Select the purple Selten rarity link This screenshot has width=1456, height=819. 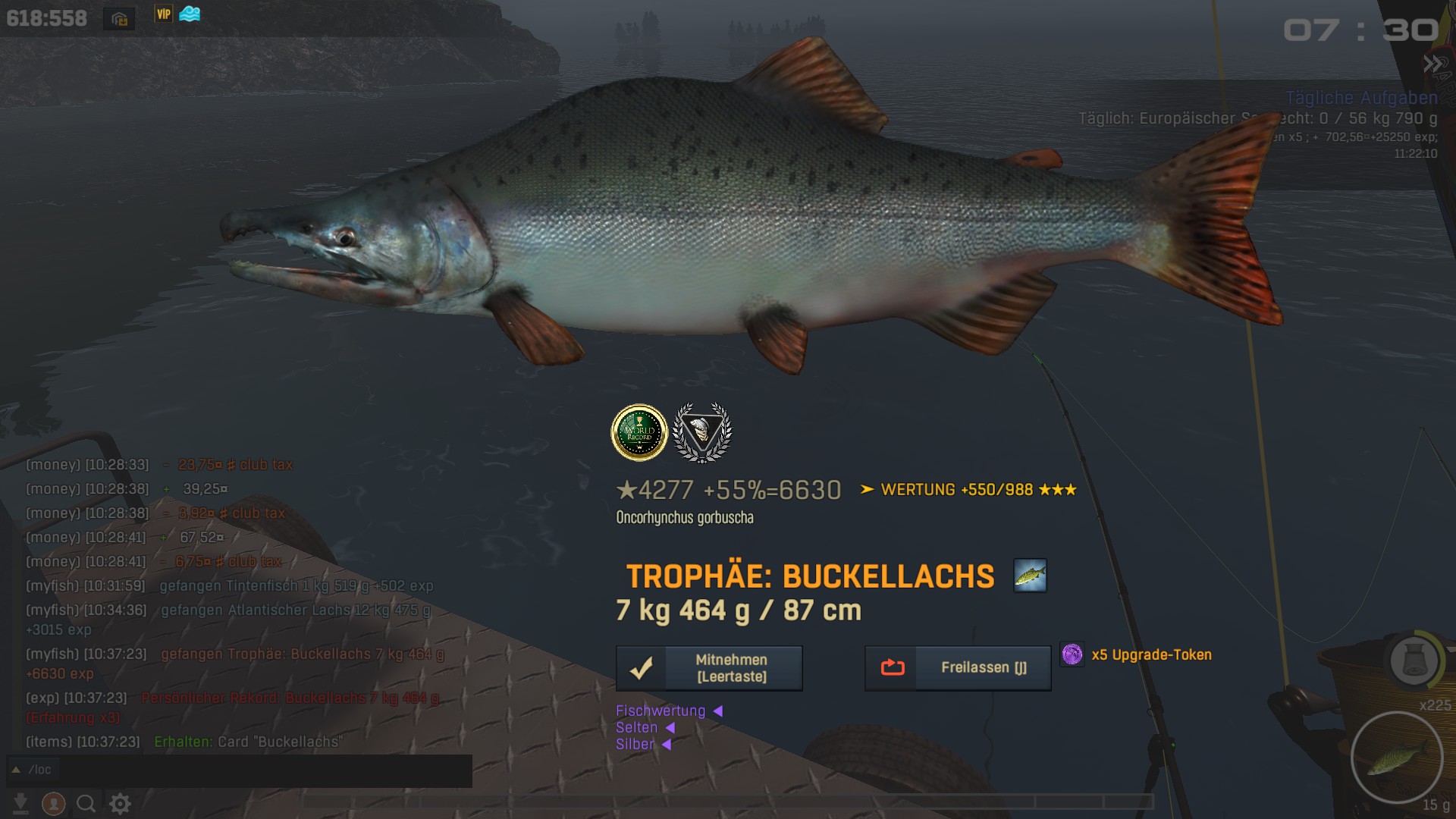click(x=637, y=728)
